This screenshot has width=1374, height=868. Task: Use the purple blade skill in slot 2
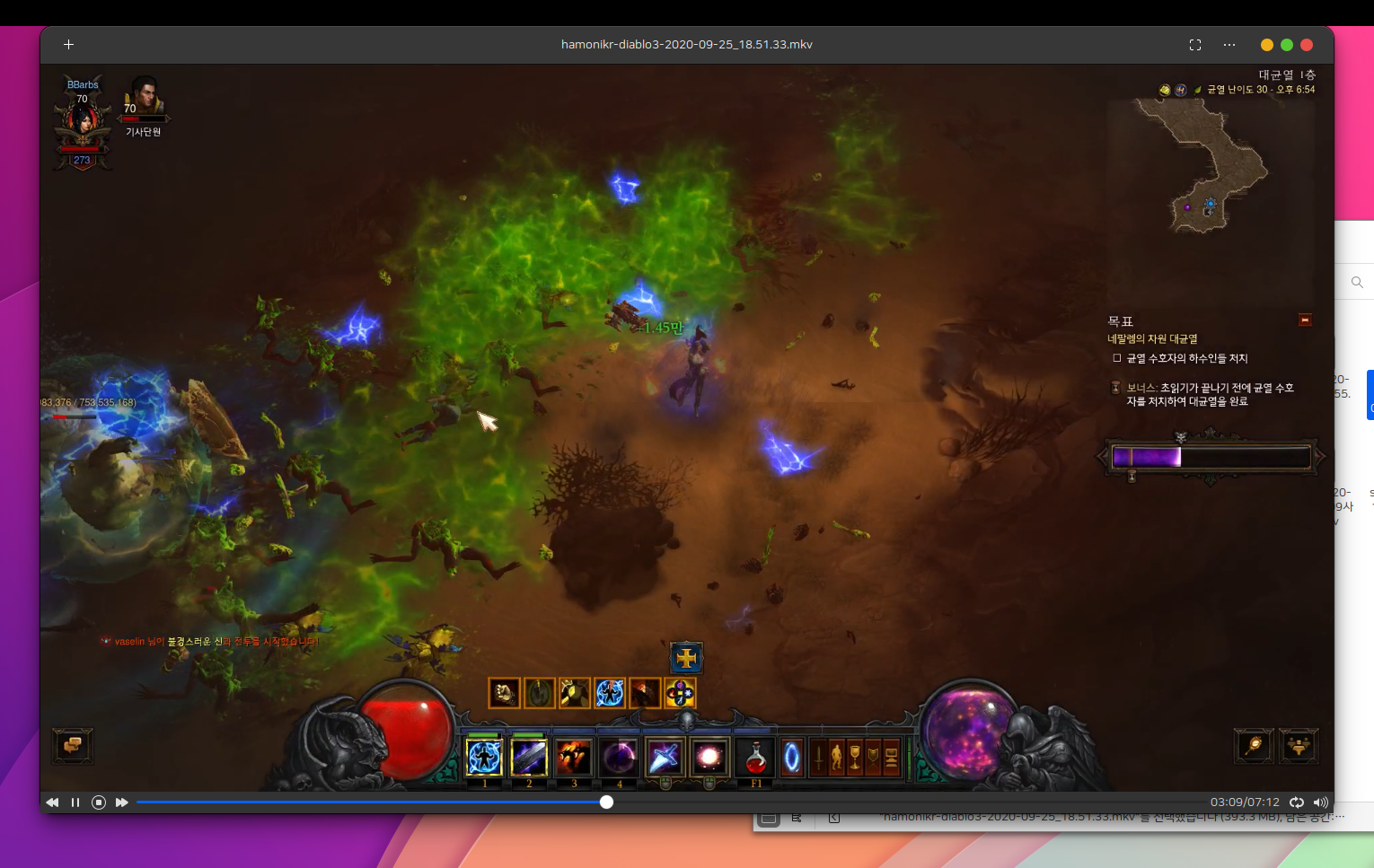click(x=529, y=758)
